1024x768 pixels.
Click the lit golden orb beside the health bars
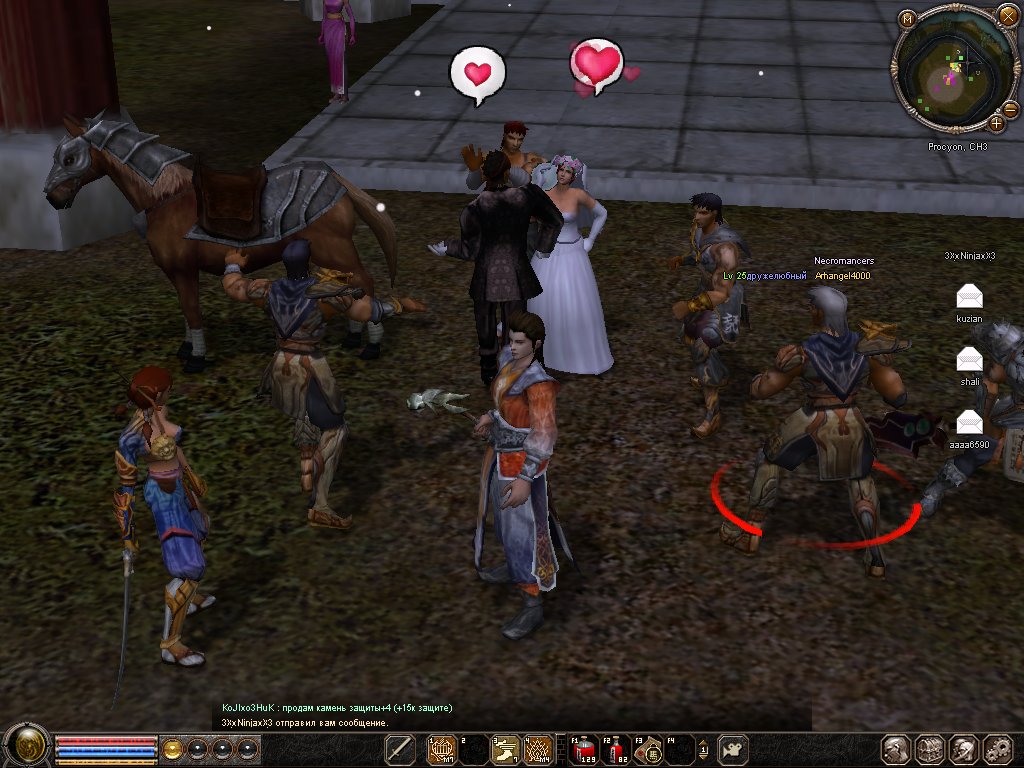coord(173,749)
